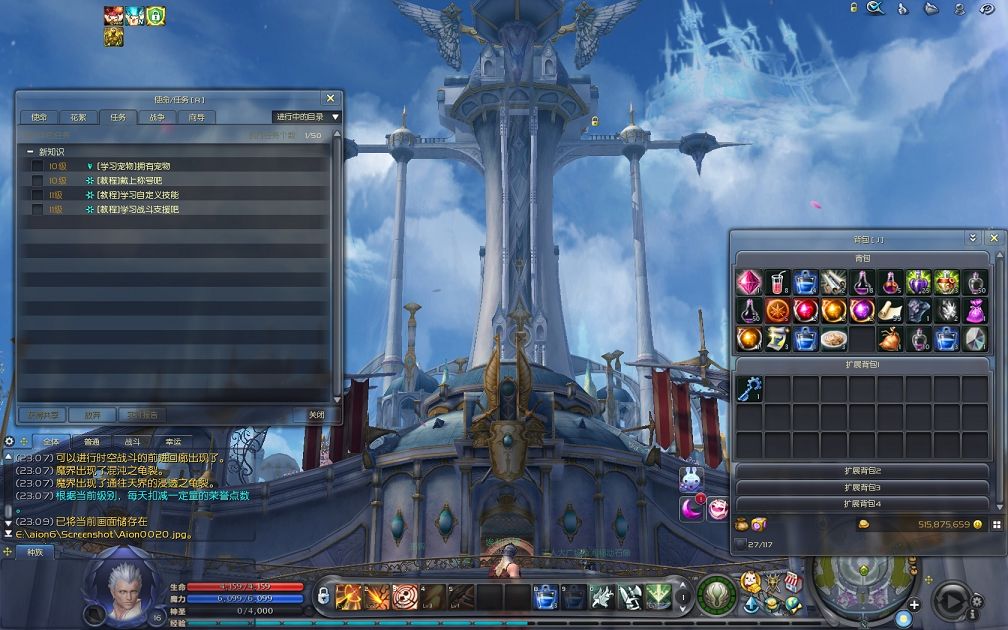Switch to the 战争 quest tab
Image resolution: width=1008 pixels, height=630 pixels.
[x=157, y=117]
